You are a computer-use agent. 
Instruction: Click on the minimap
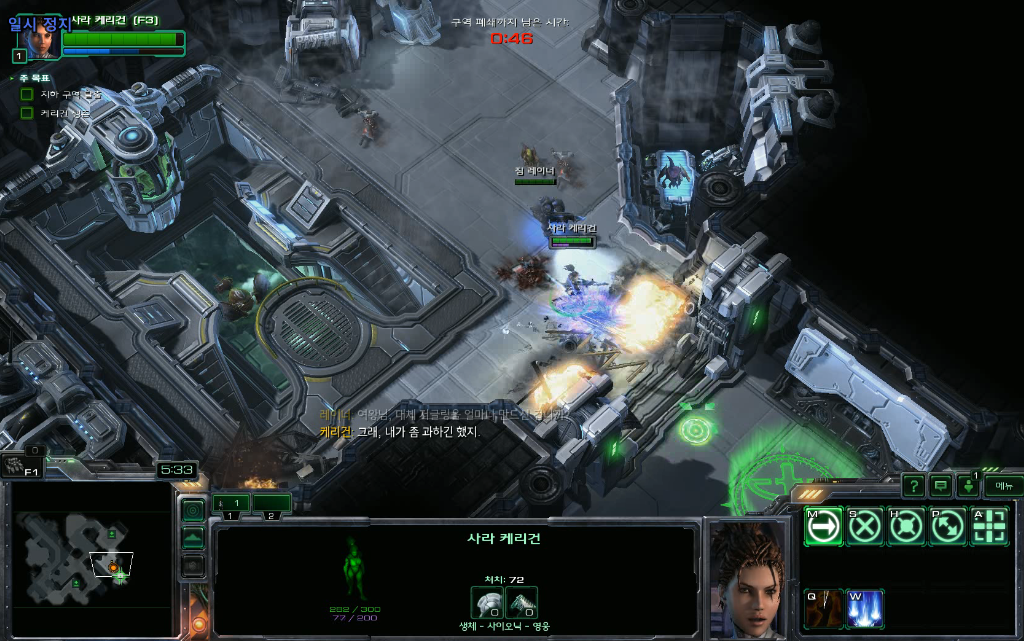pos(90,560)
